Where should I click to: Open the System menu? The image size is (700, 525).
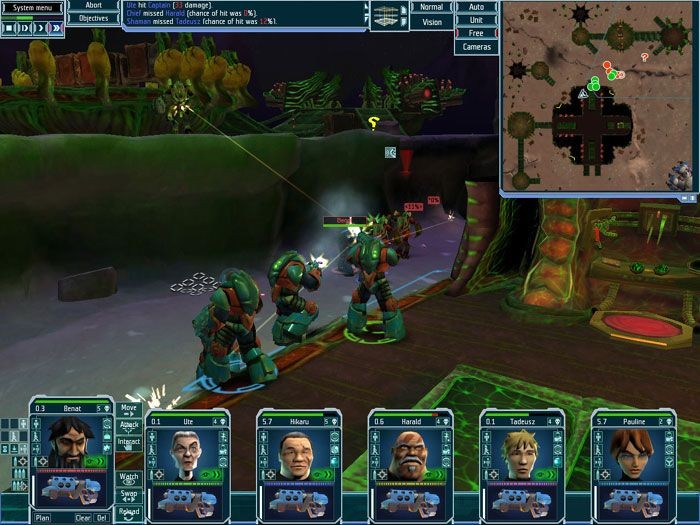pyautogui.click(x=33, y=7)
